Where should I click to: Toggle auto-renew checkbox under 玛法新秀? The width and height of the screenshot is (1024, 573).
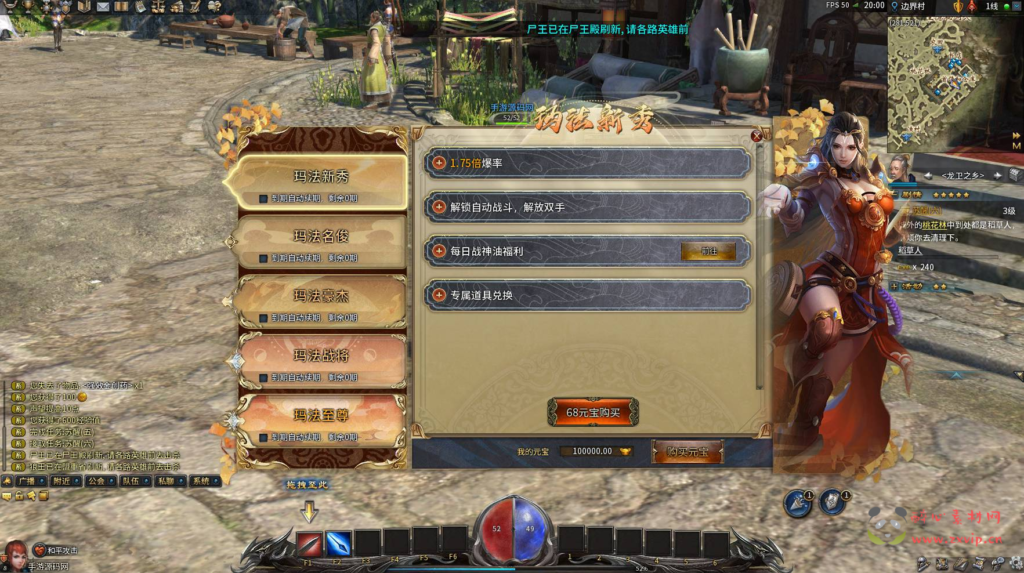[263, 198]
